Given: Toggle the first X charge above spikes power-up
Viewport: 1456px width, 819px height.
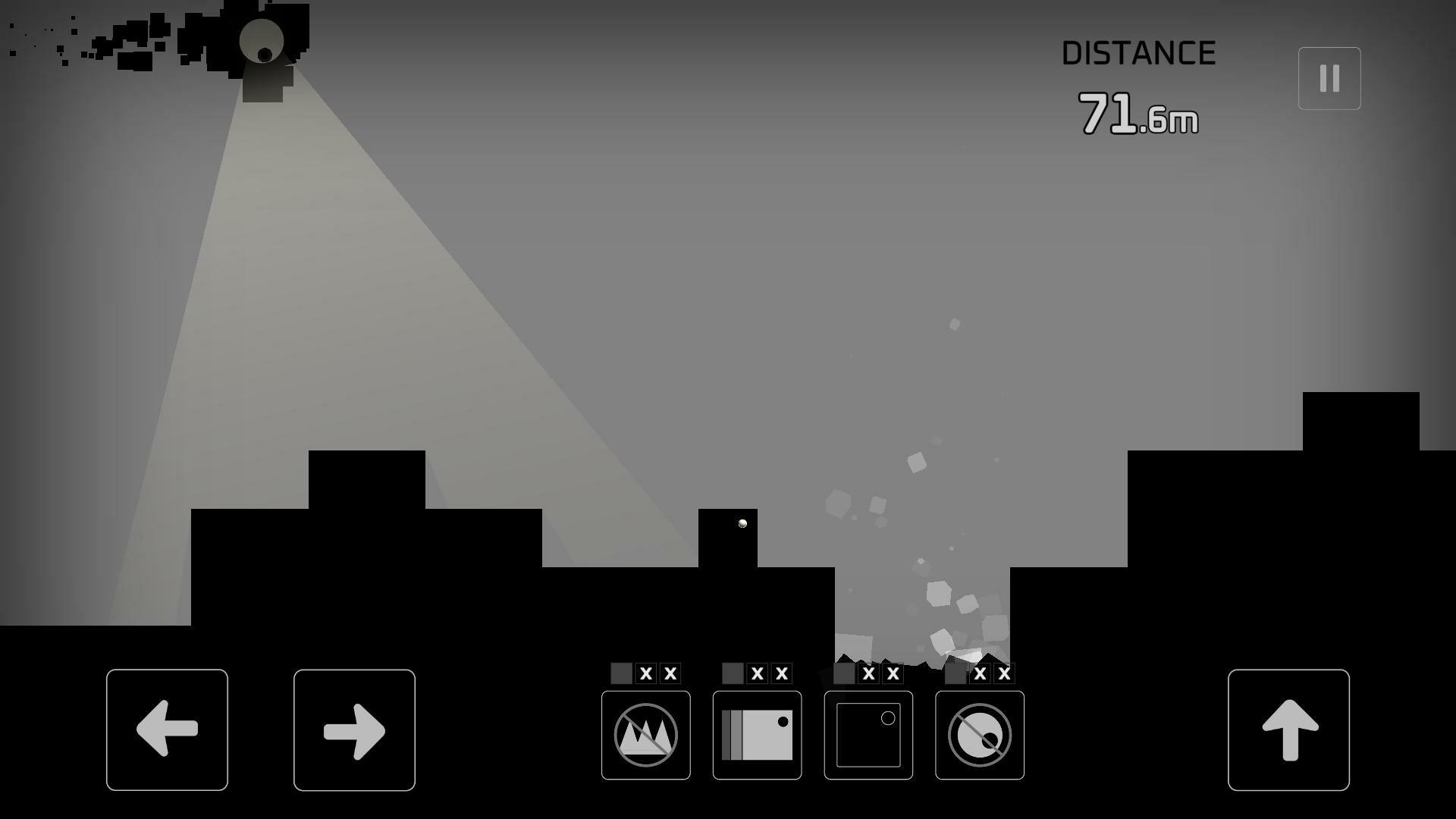Looking at the screenshot, I should (644, 673).
